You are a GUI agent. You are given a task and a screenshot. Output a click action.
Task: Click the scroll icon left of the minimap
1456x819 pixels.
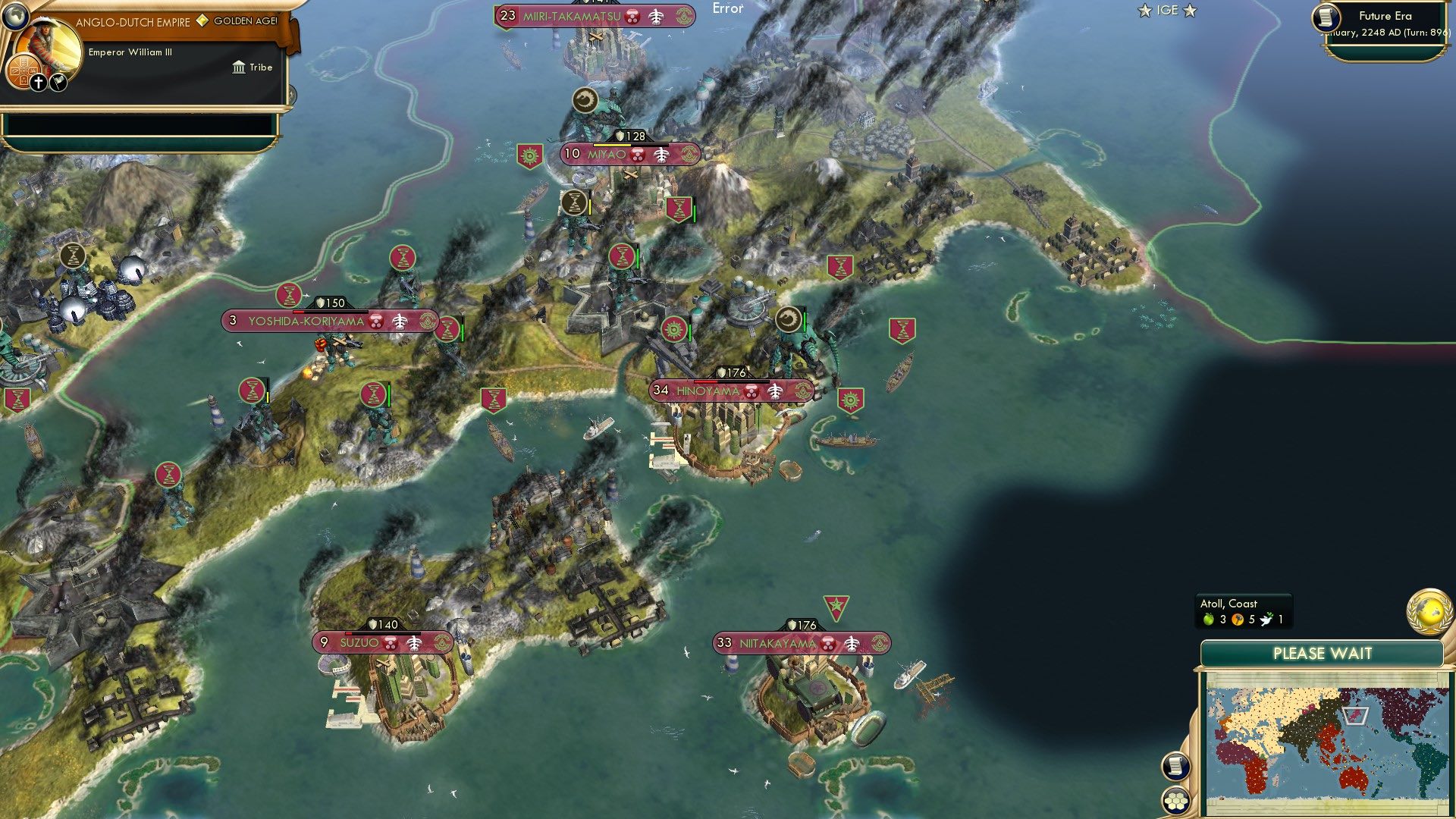pos(1176,767)
